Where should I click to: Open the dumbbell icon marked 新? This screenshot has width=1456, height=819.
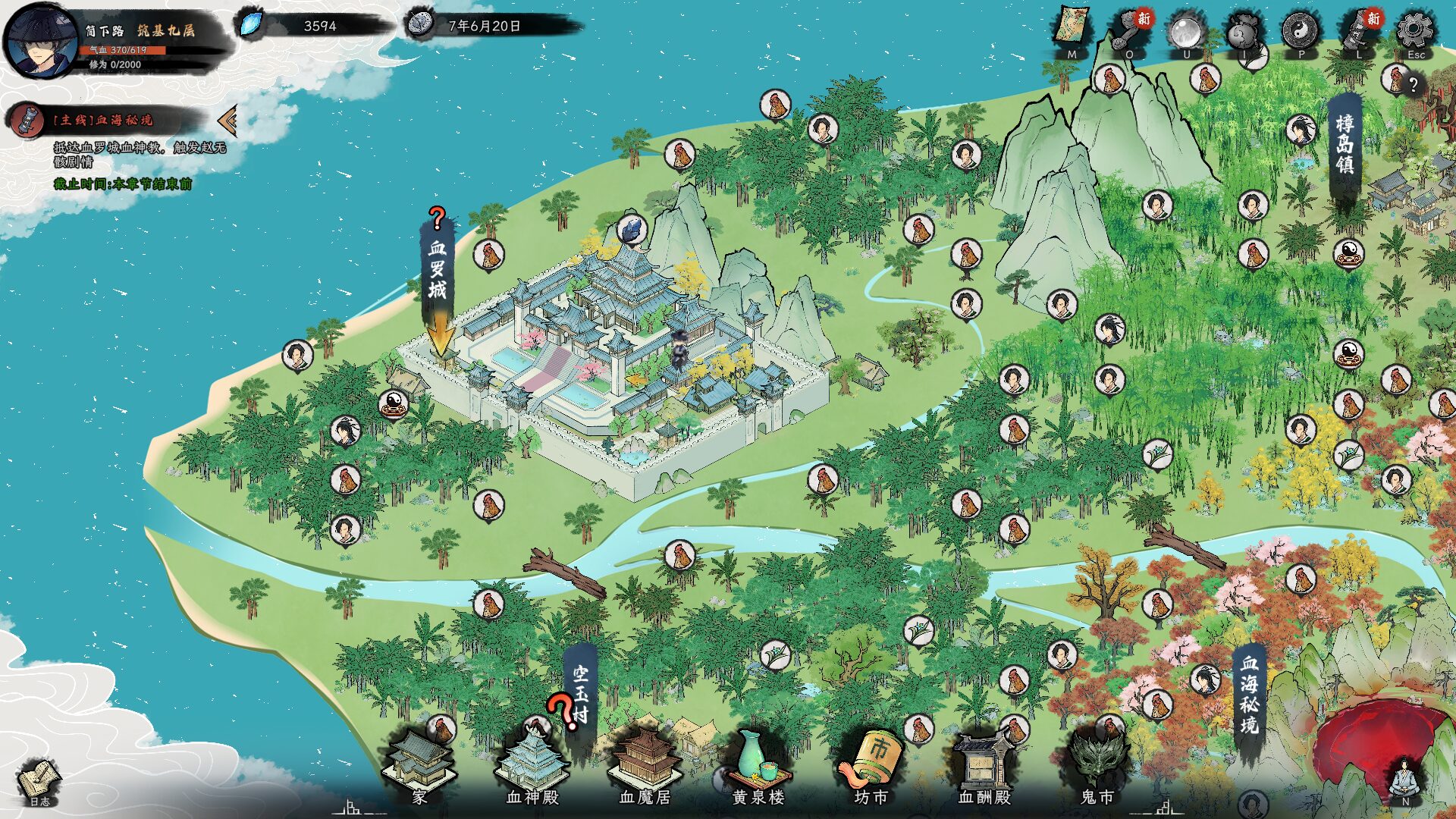coord(1129,32)
